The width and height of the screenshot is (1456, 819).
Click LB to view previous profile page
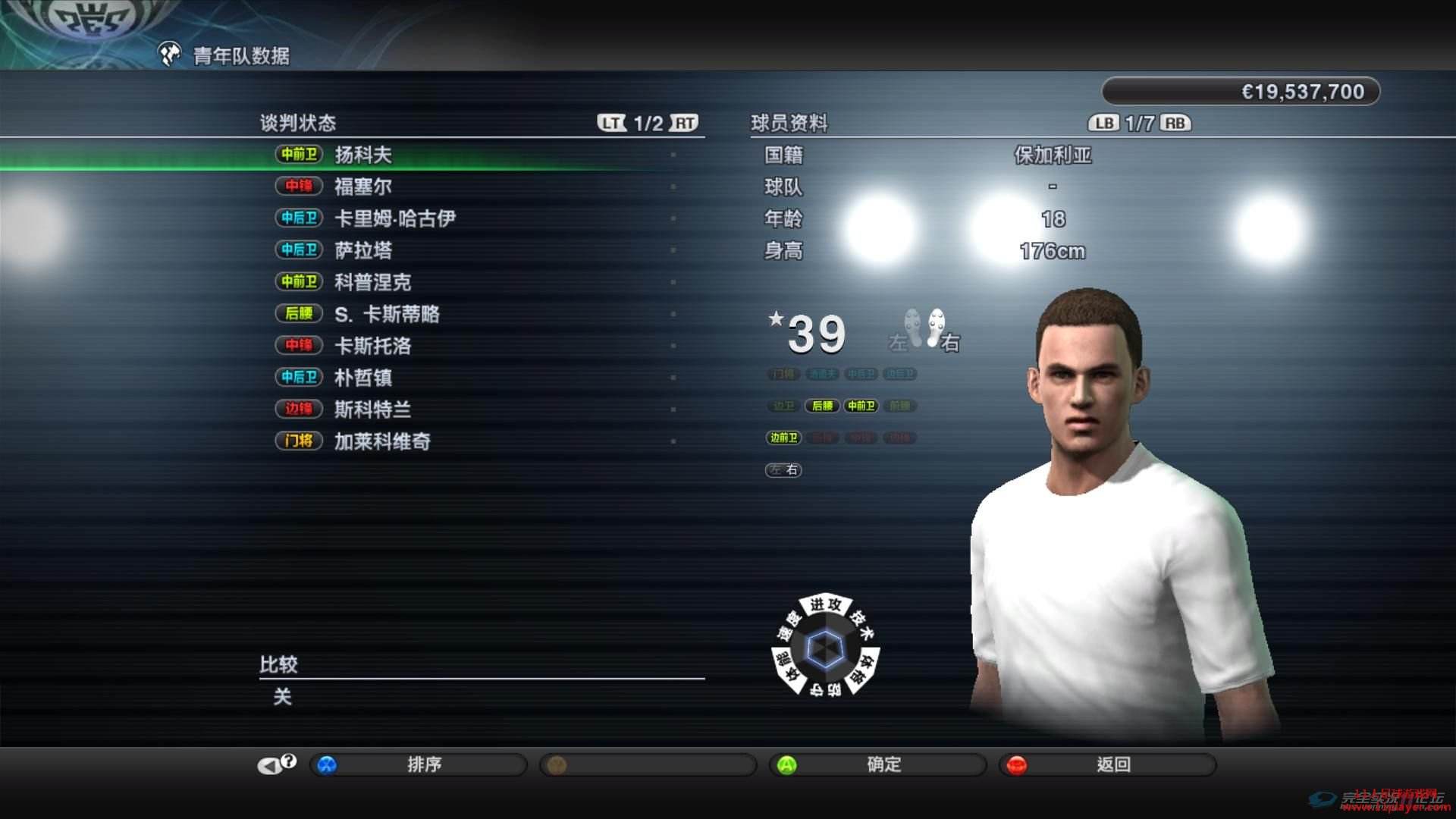(x=1105, y=121)
